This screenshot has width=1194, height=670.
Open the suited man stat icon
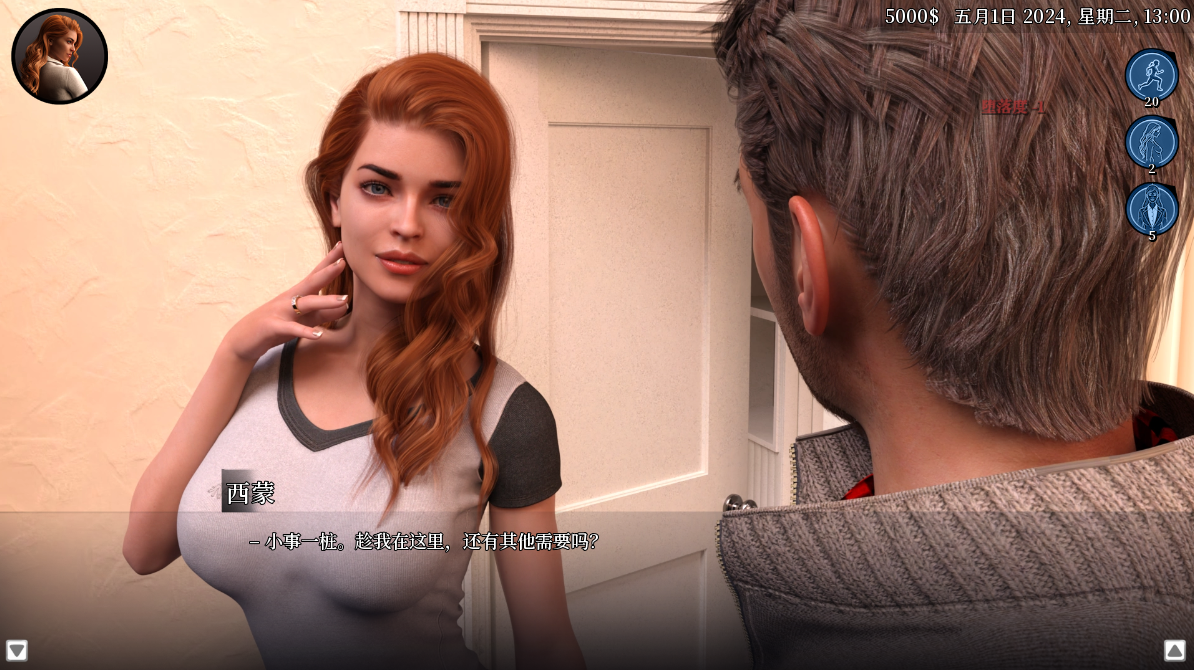click(x=1151, y=208)
